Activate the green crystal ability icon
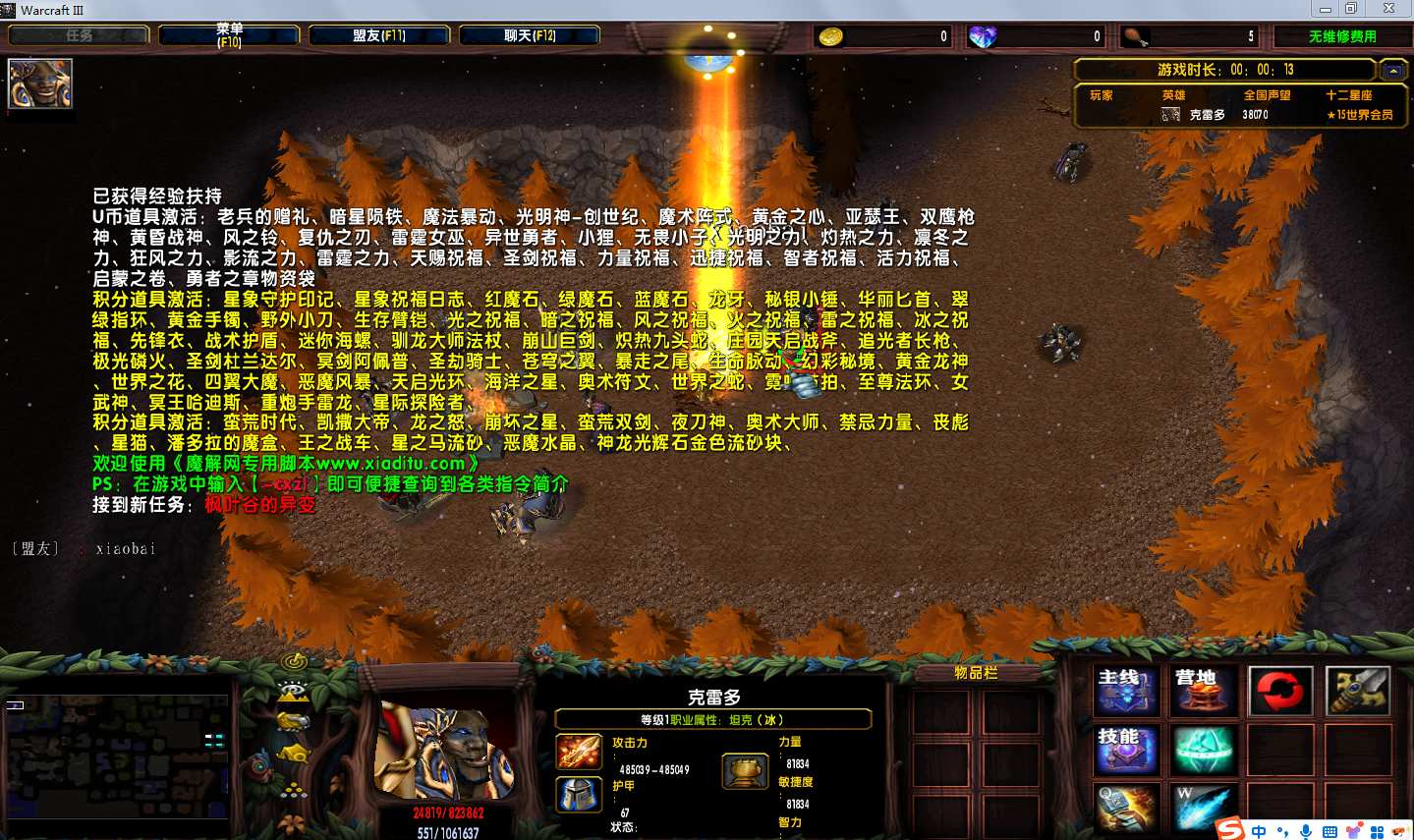This screenshot has width=1414, height=840. click(1203, 750)
